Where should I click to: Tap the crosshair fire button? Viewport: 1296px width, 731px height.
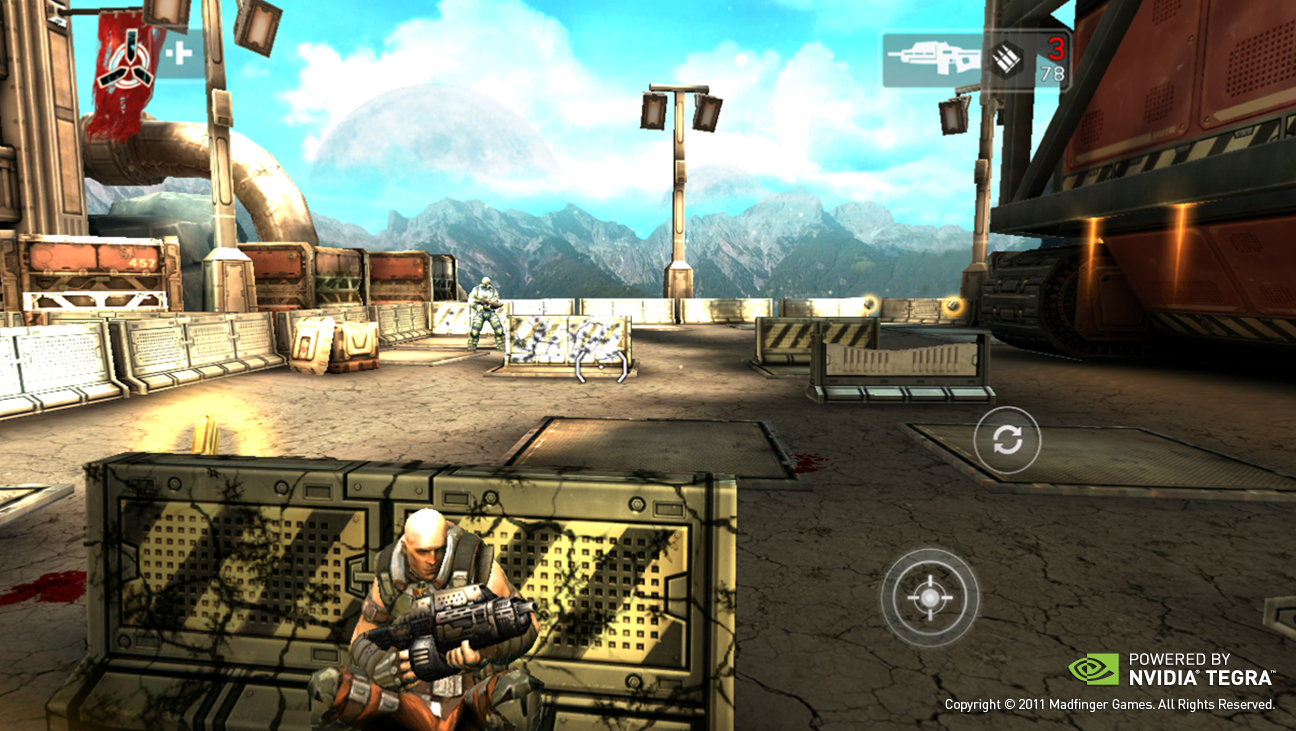coord(929,597)
